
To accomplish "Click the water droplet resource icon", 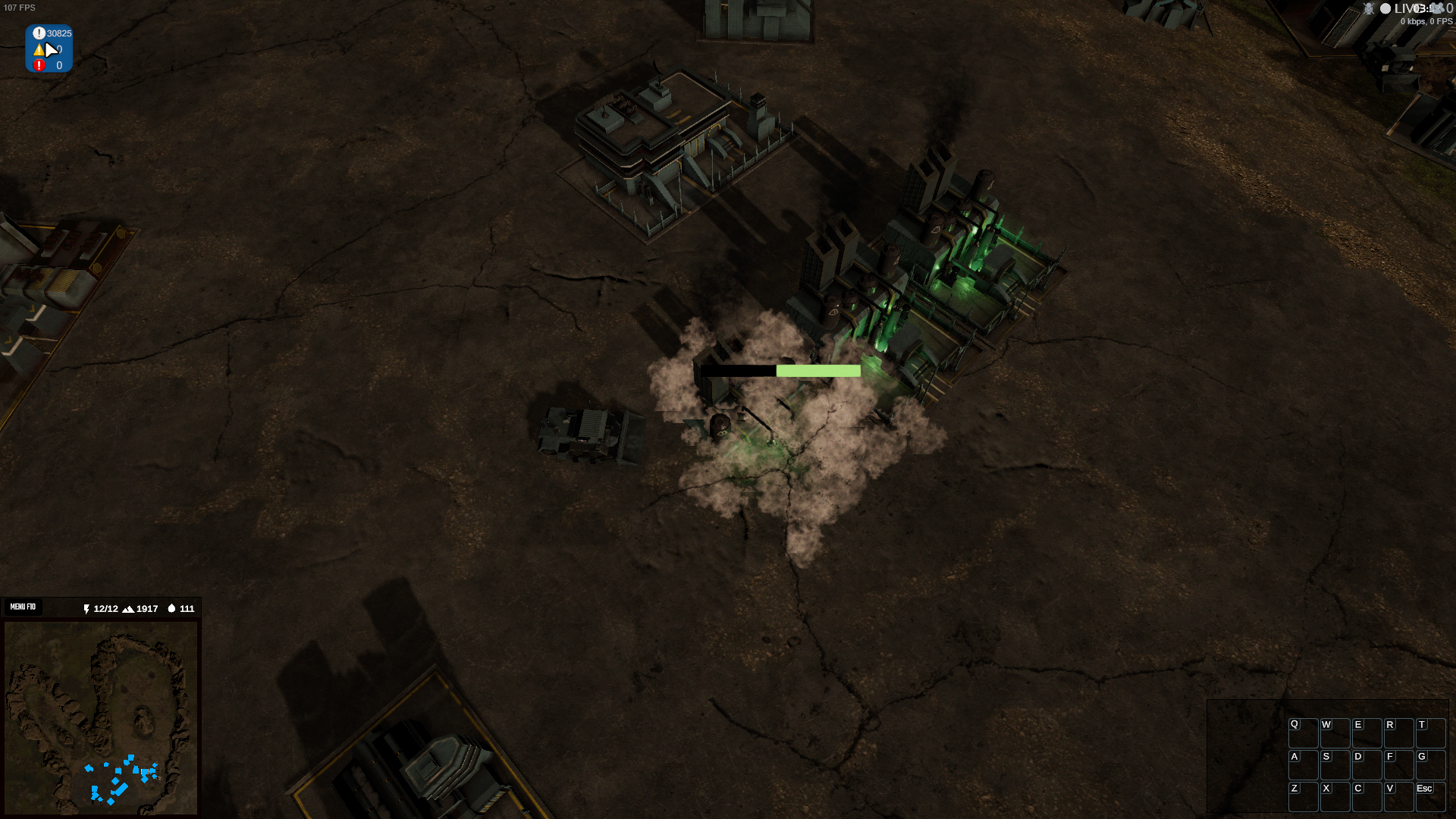I will click(x=171, y=608).
